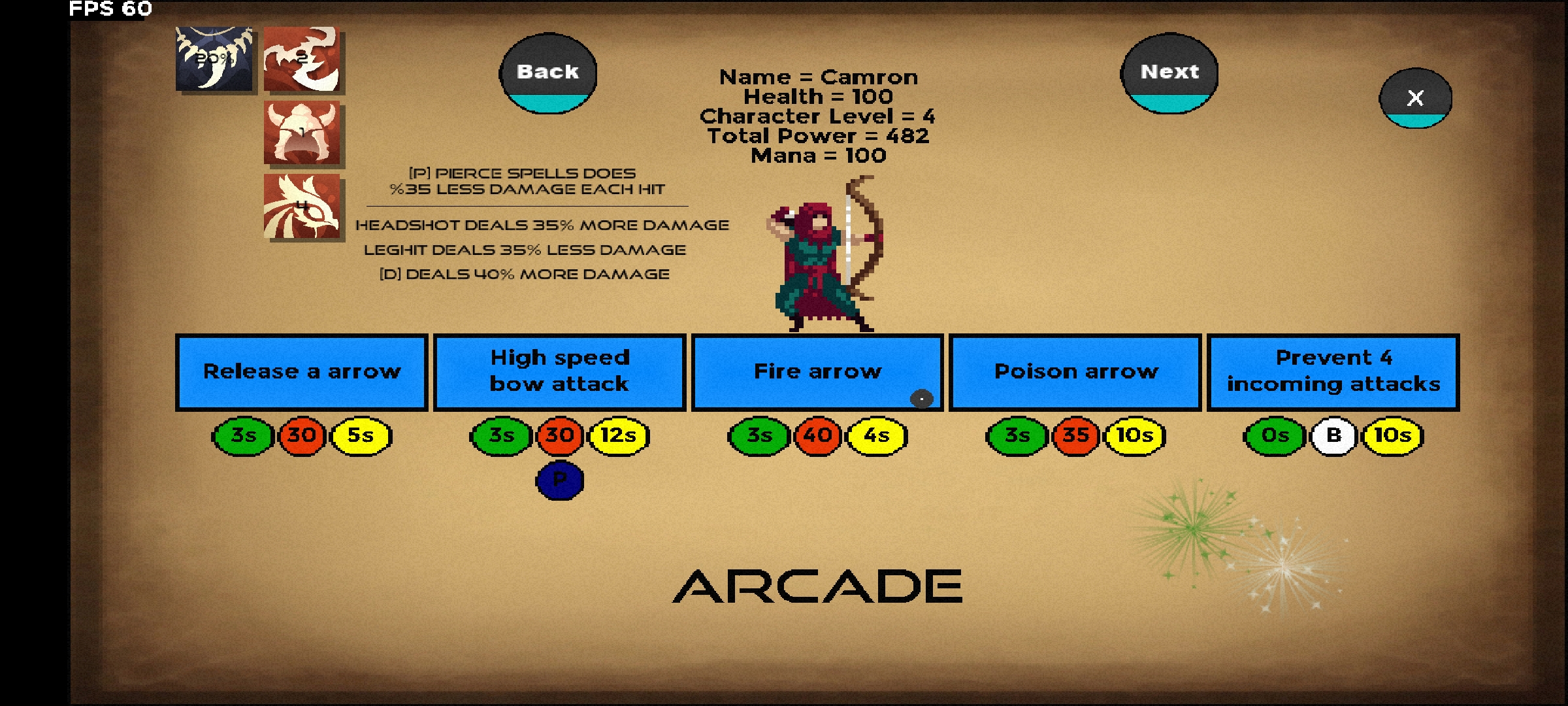Select the Release a arrow skill card
Image resolution: width=1568 pixels, height=706 pixels.
pyautogui.click(x=302, y=371)
